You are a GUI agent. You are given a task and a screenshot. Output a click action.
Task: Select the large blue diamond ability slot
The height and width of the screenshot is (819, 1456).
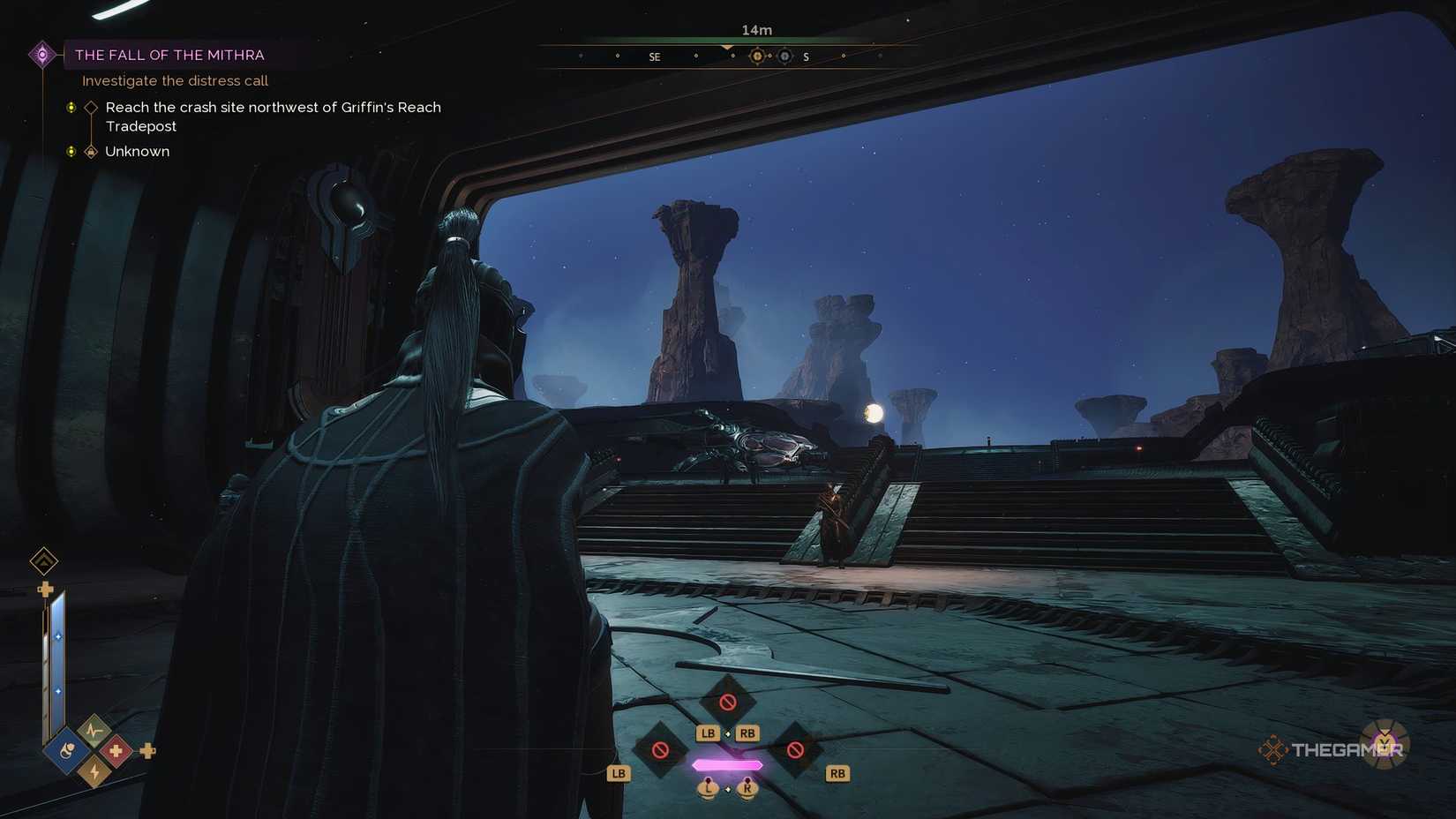point(68,751)
